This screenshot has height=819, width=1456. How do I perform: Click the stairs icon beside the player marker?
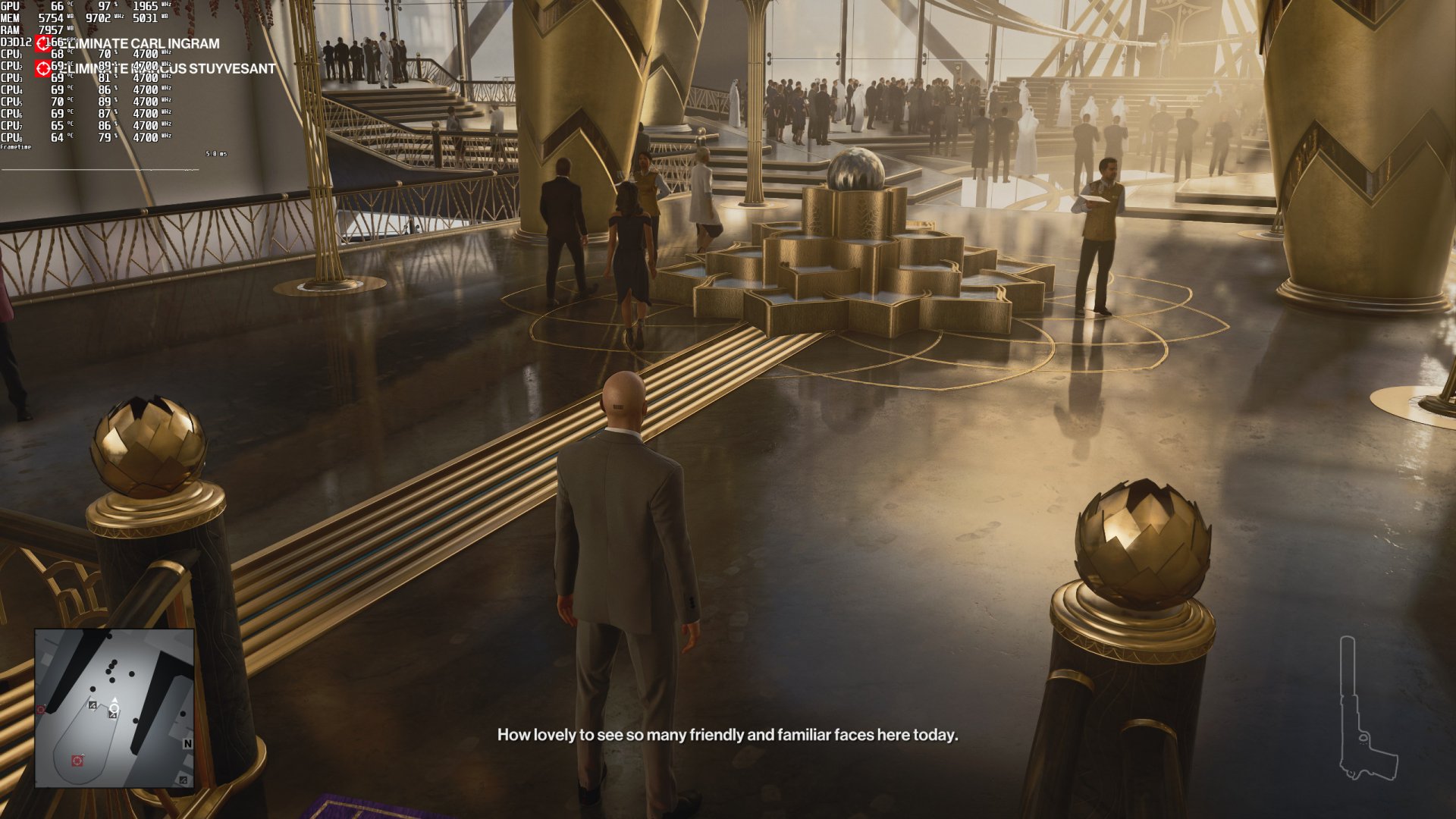tap(93, 705)
